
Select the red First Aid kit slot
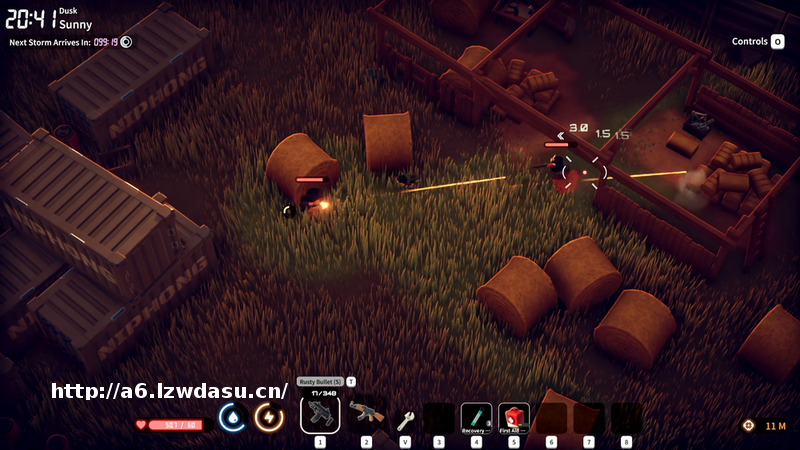[514, 417]
